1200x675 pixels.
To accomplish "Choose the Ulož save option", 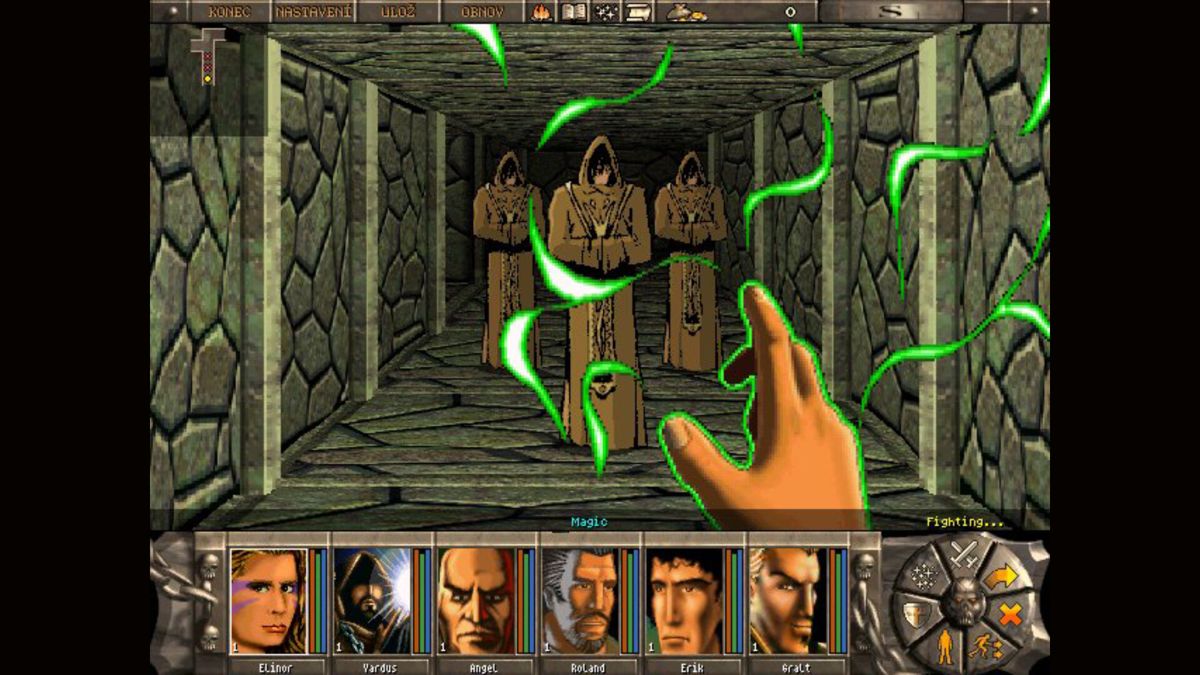I will (x=399, y=12).
